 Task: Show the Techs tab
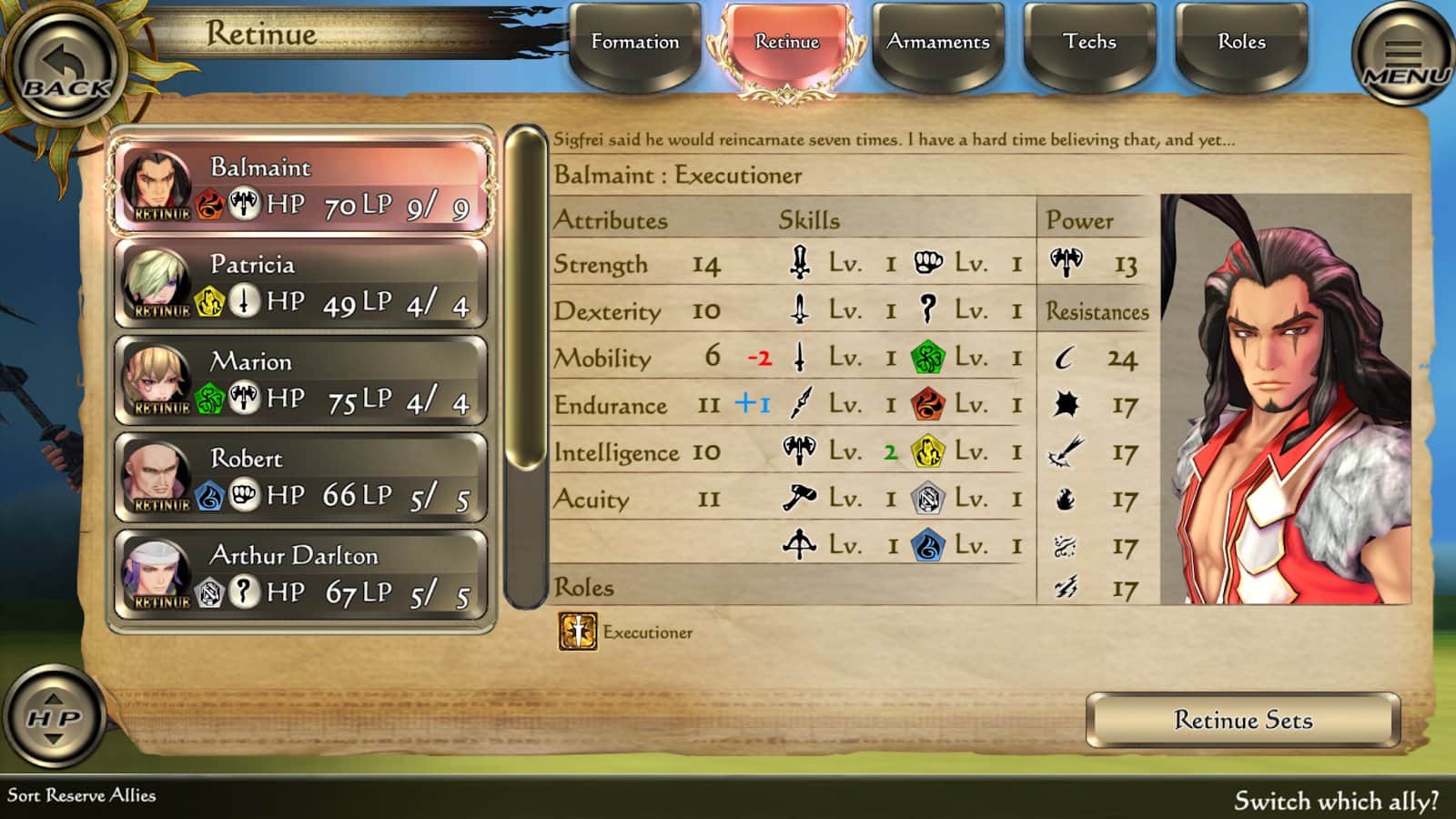tap(1089, 43)
